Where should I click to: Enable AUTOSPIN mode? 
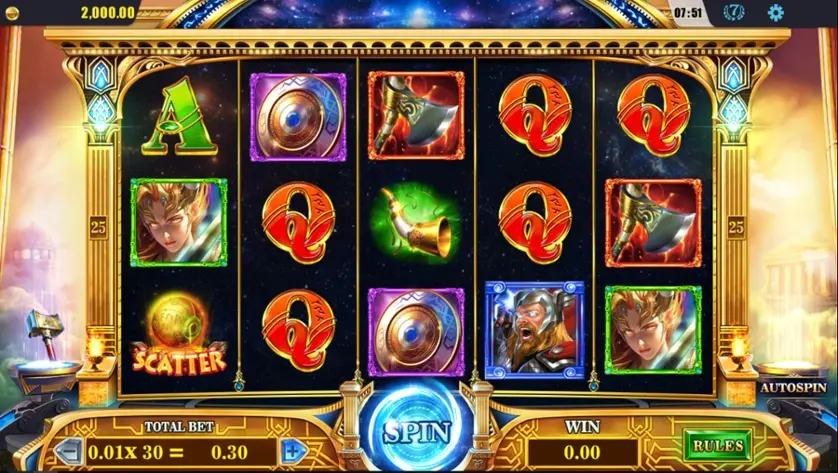pos(793,386)
